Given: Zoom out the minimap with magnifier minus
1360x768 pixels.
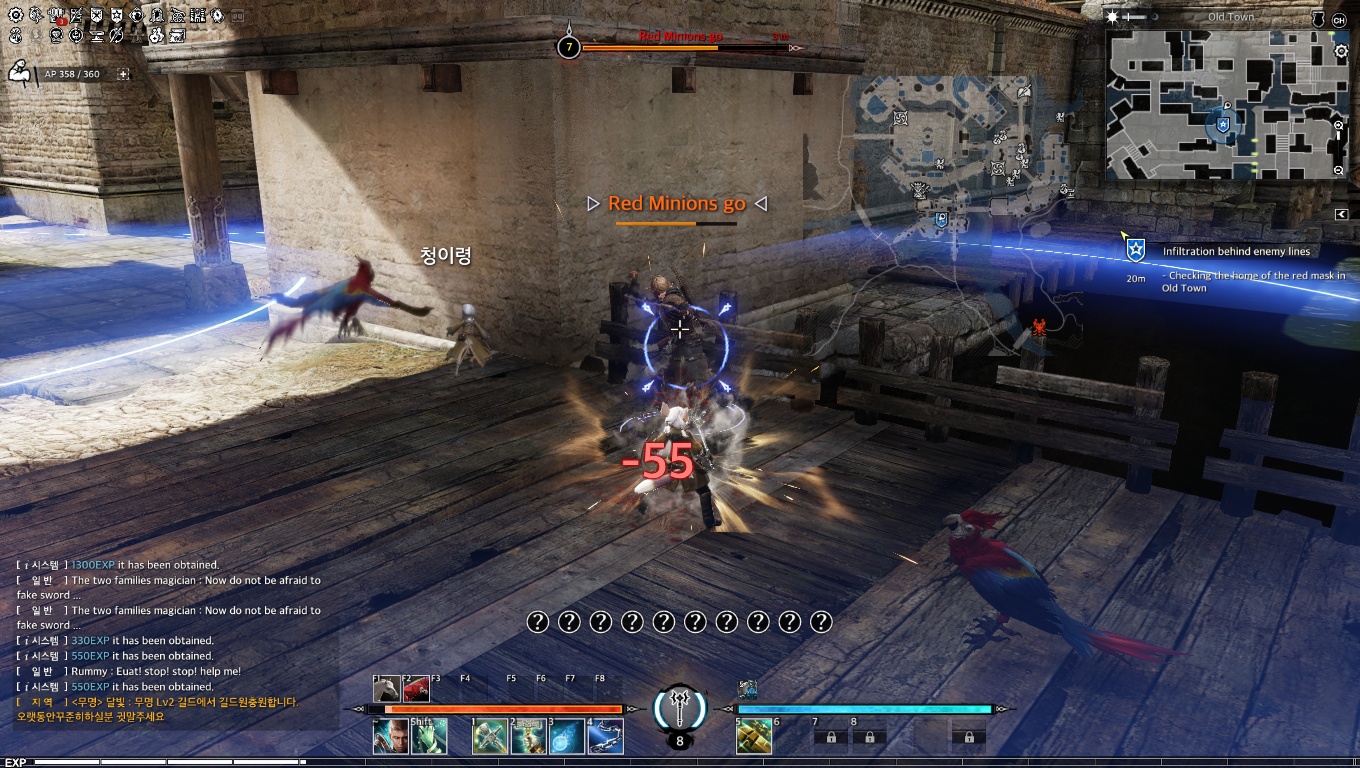Looking at the screenshot, I should [x=1340, y=171].
